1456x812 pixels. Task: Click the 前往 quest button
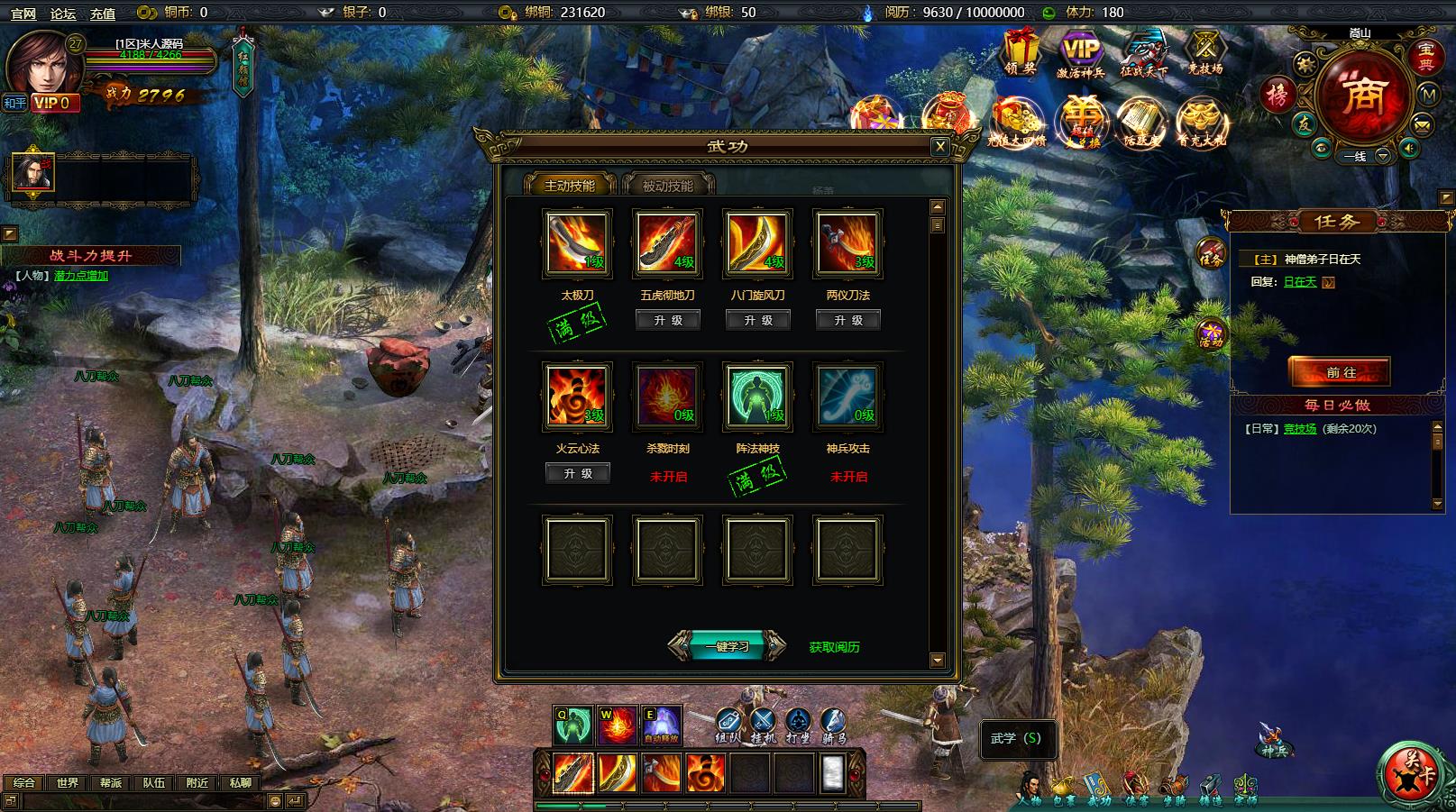[x=1341, y=372]
